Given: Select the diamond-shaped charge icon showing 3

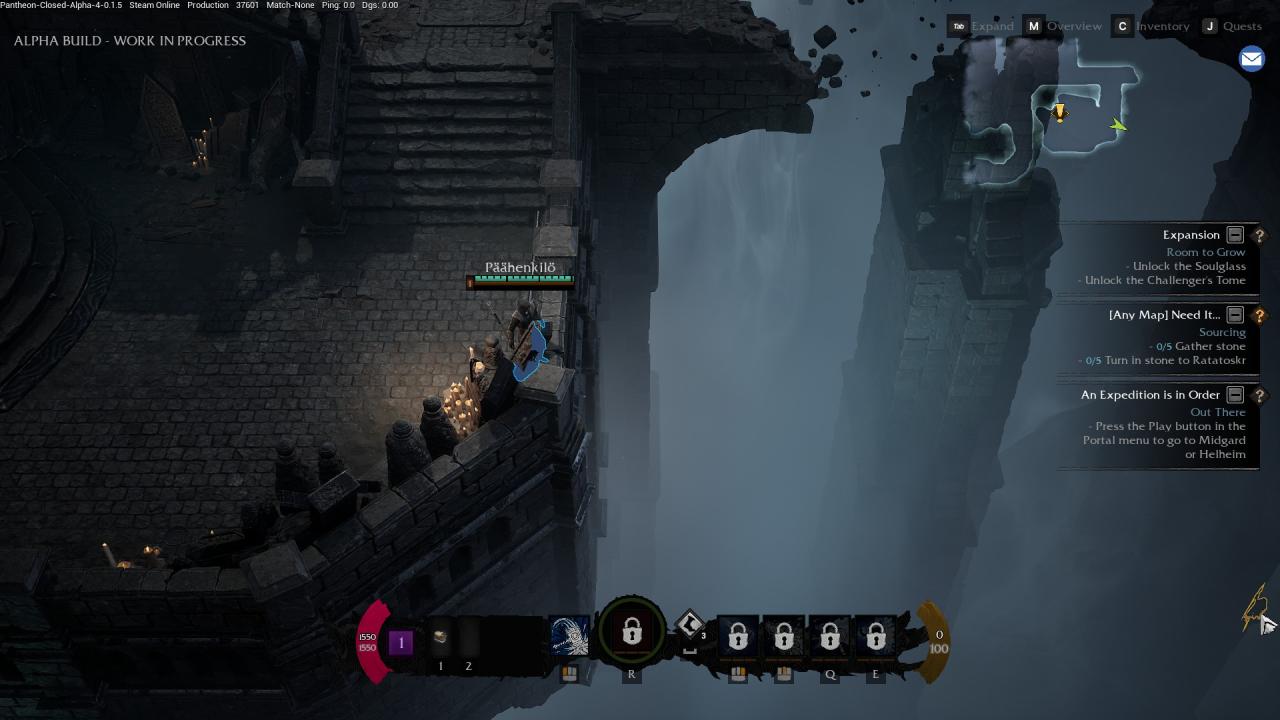Looking at the screenshot, I should coord(690,626).
